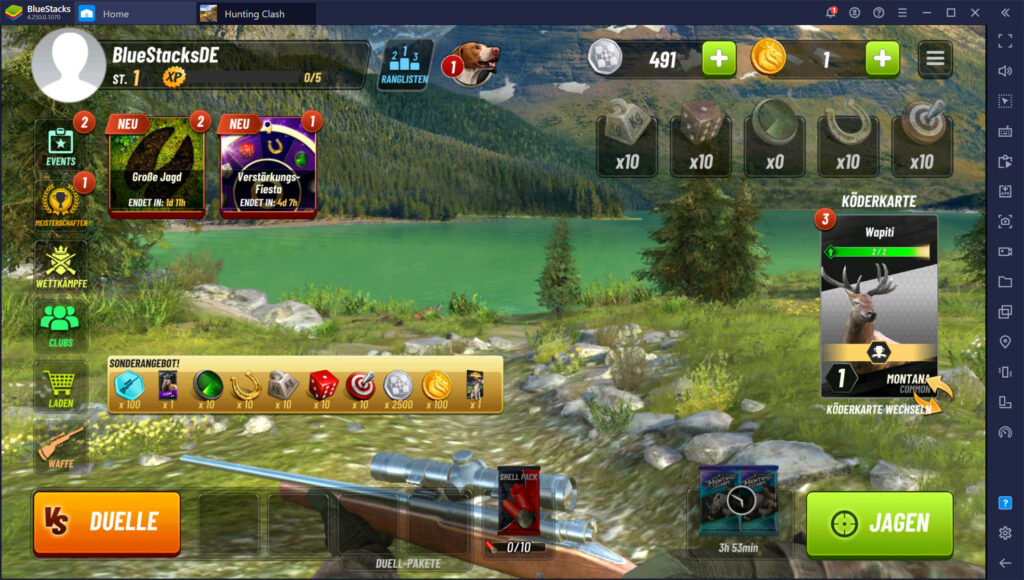This screenshot has width=1024, height=580.
Task: Select the Verstärkungs-Fiesta event card
Action: point(268,167)
